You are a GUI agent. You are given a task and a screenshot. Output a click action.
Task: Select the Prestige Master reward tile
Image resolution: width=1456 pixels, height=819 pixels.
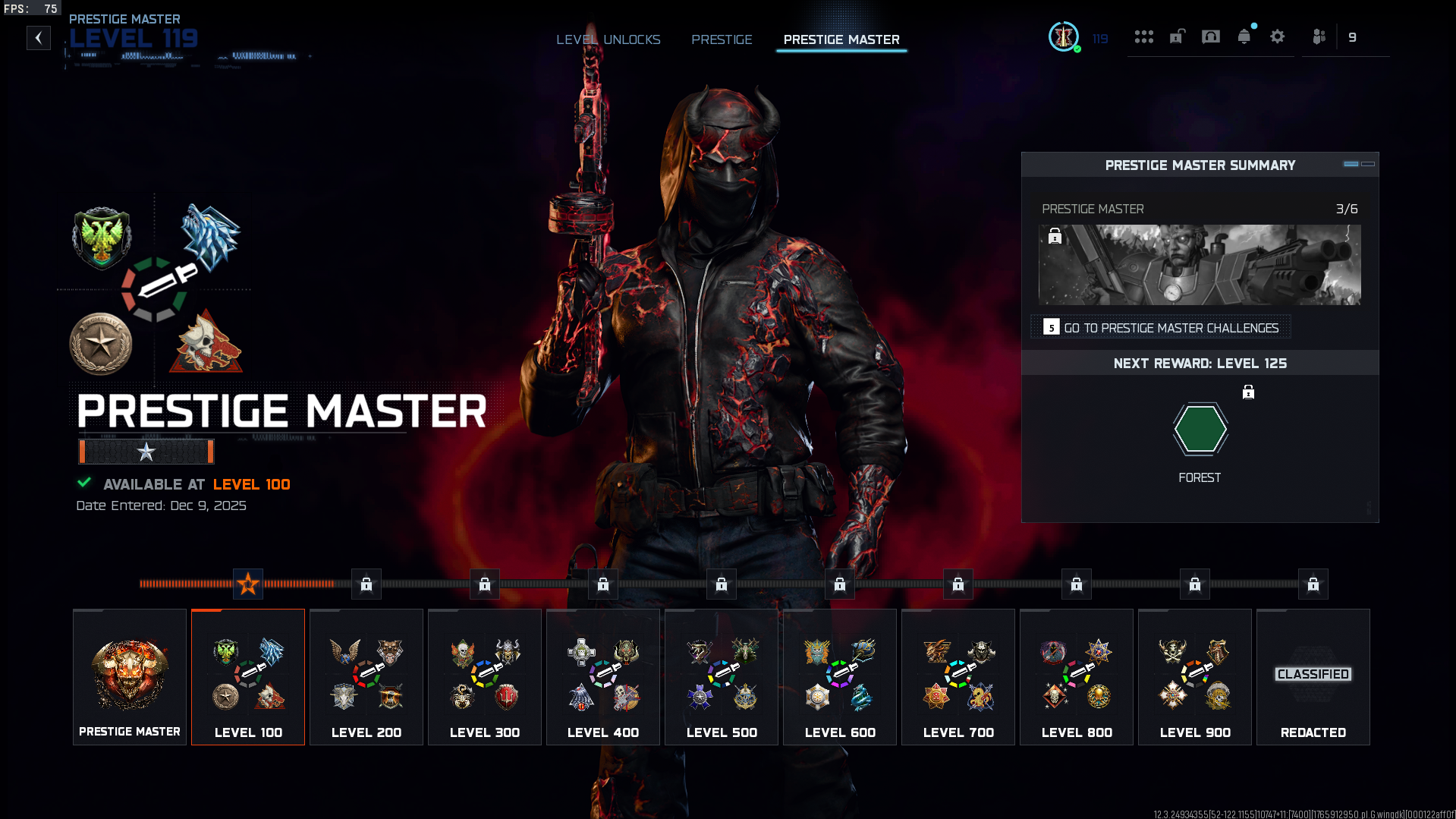[x=130, y=677]
